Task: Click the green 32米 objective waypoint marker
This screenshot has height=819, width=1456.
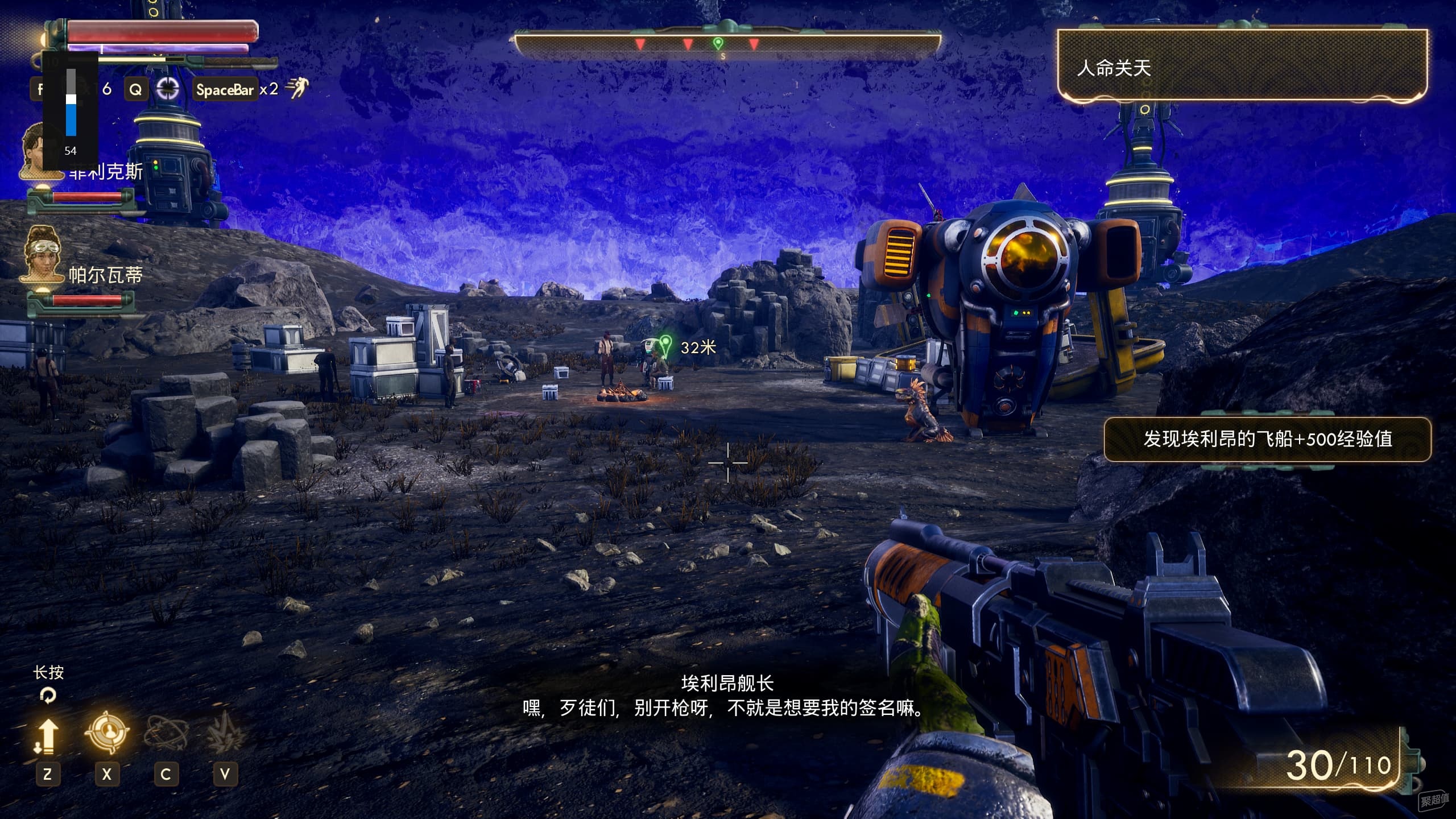Action: coord(665,344)
